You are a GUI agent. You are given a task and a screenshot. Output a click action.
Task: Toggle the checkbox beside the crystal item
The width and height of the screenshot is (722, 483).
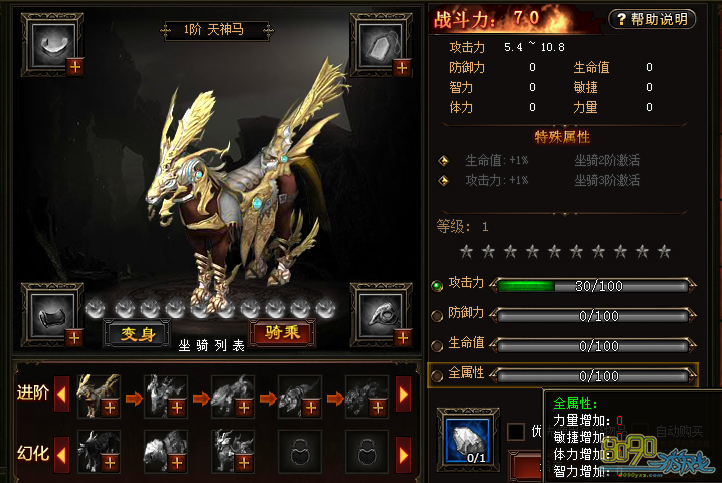pyautogui.click(x=515, y=431)
